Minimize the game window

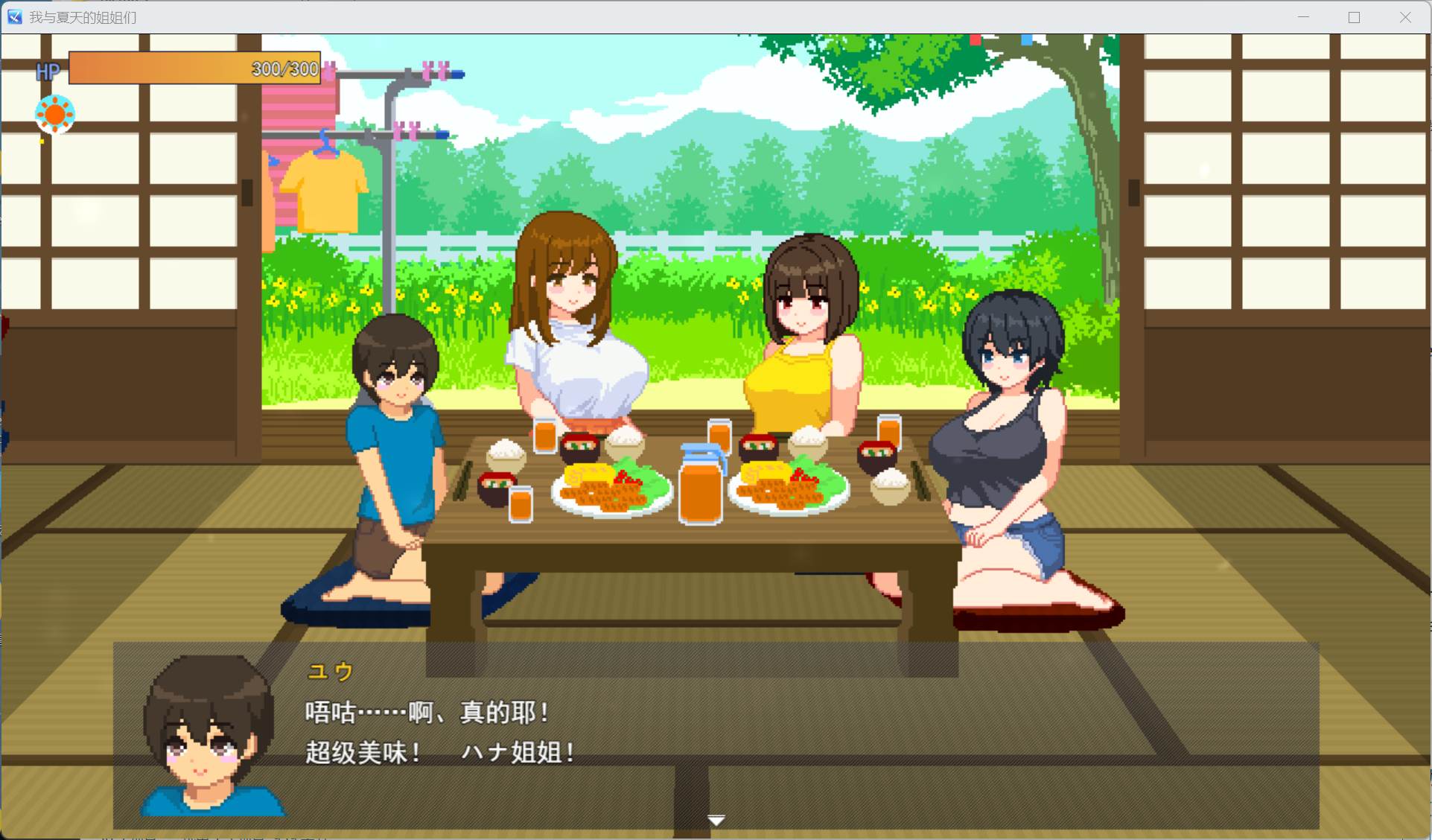(x=1302, y=16)
